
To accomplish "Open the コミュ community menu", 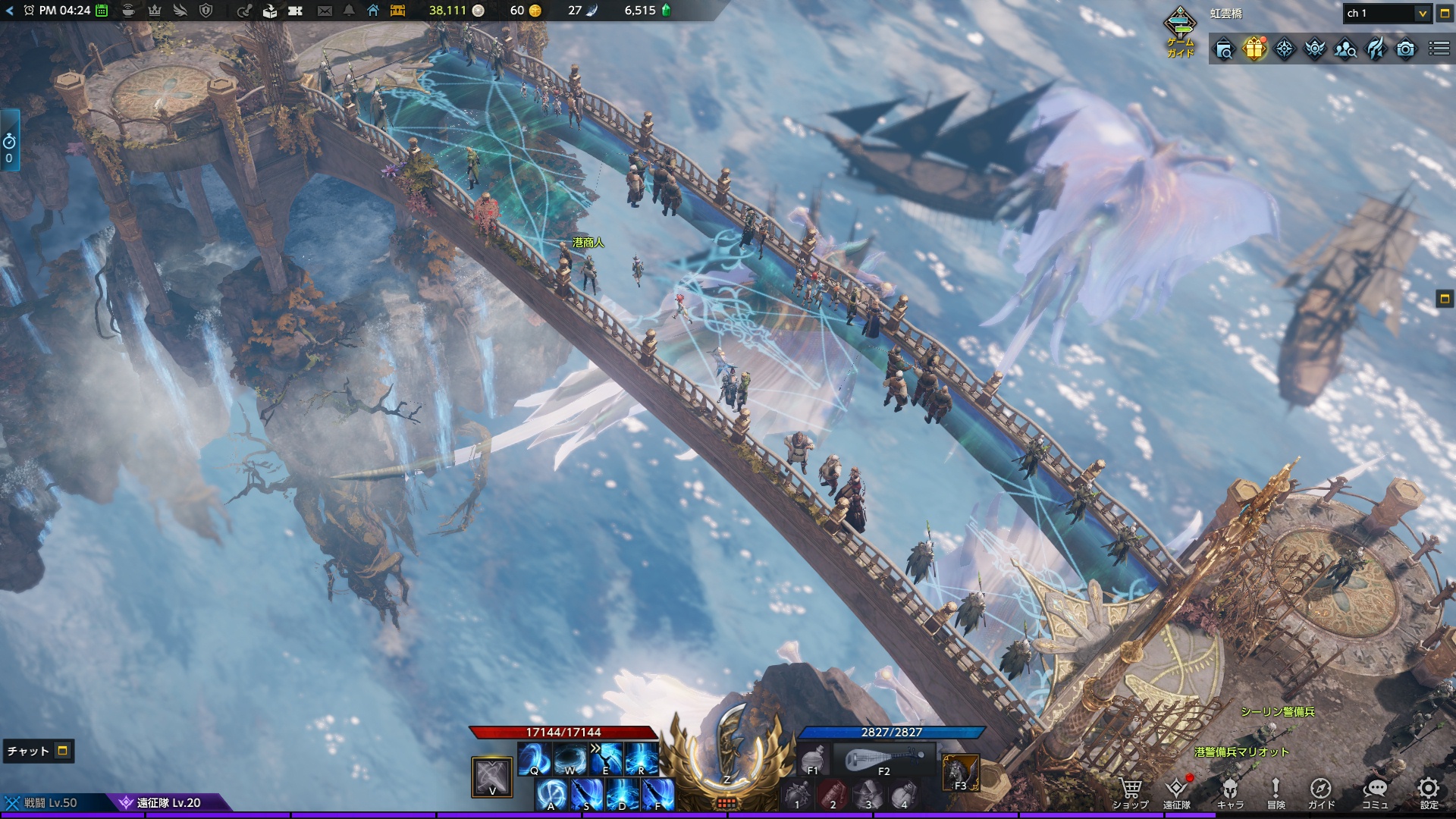I will click(1374, 793).
